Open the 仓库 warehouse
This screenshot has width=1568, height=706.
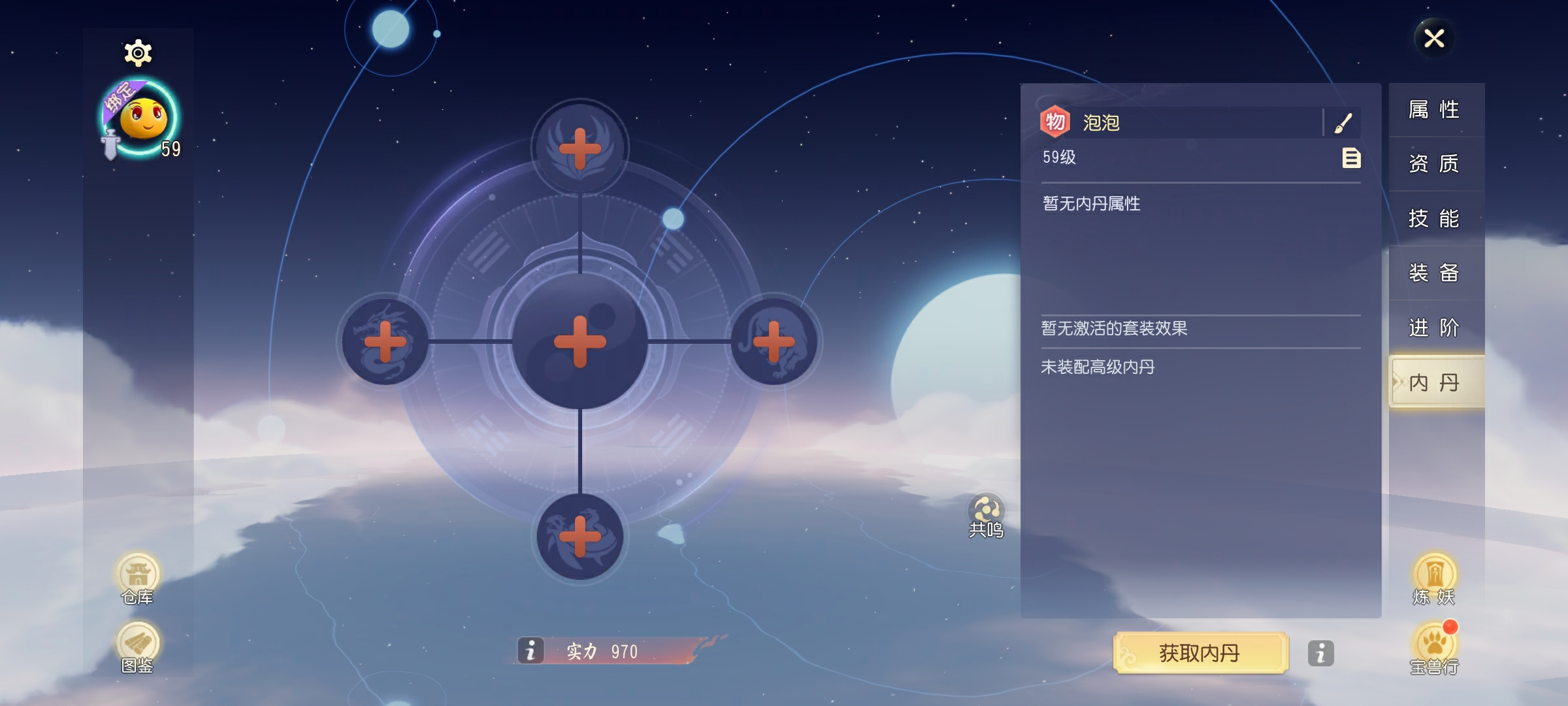pyautogui.click(x=139, y=578)
